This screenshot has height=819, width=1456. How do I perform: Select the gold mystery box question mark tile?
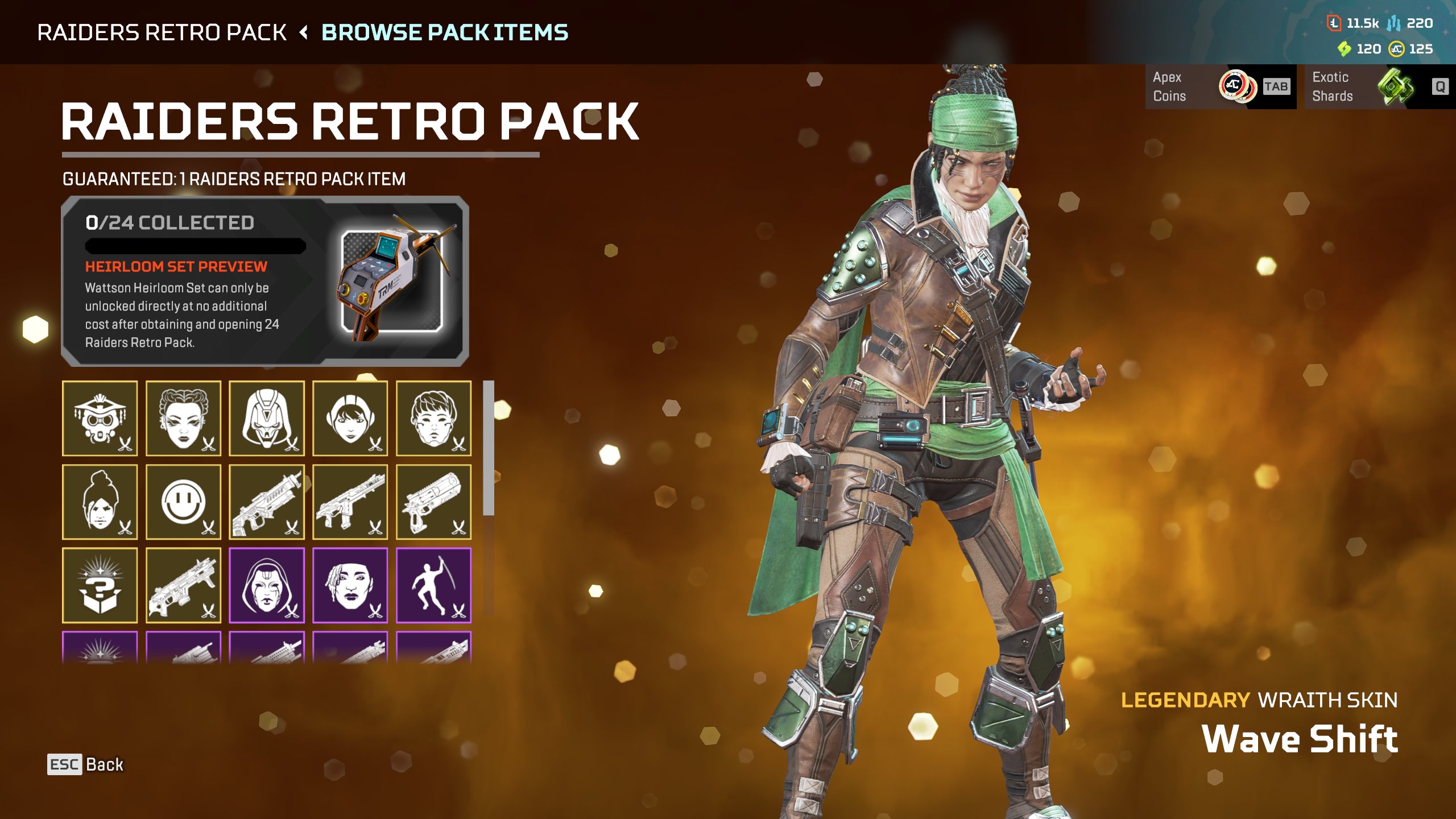(100, 586)
